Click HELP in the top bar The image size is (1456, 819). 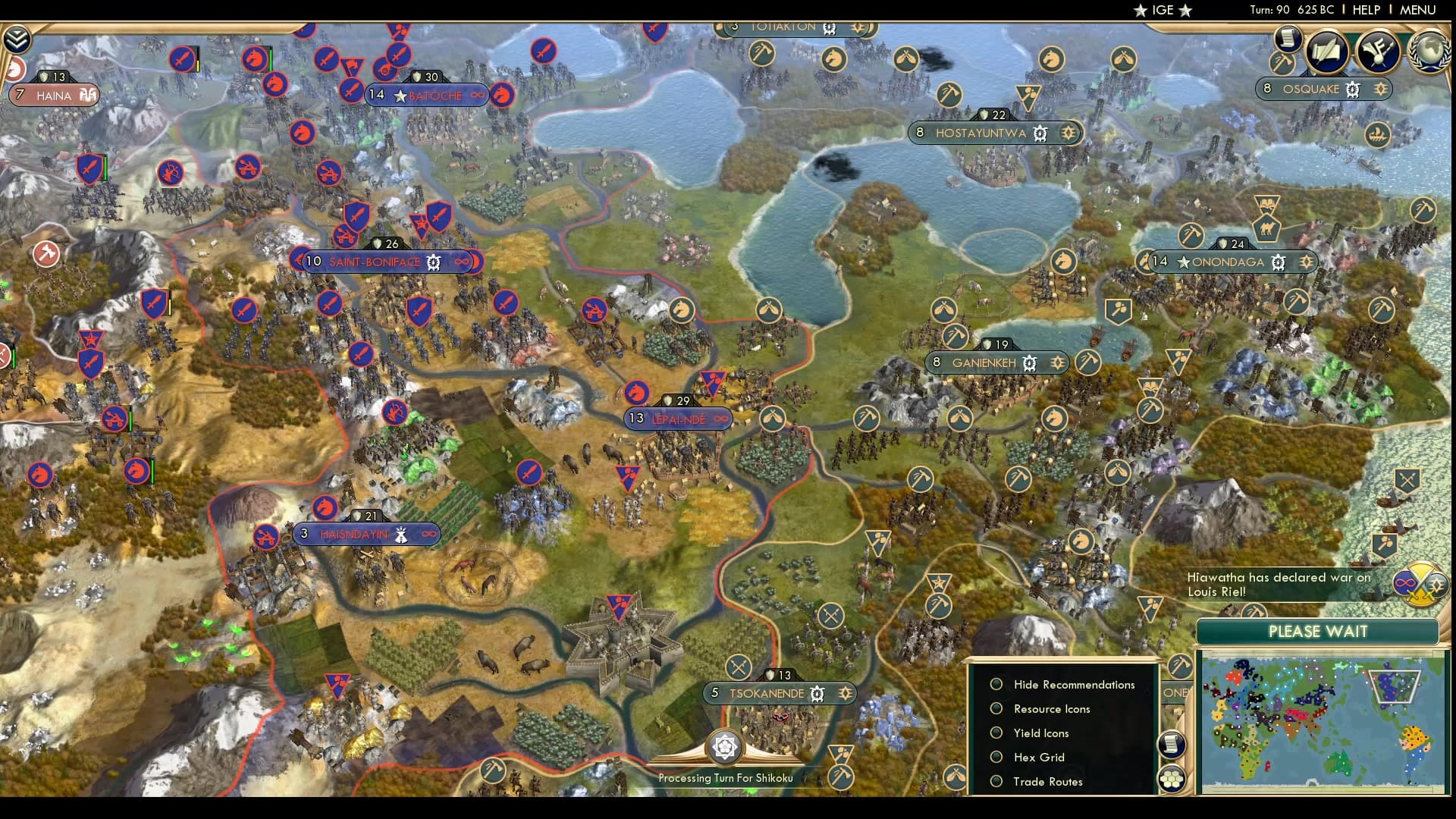(1365, 10)
